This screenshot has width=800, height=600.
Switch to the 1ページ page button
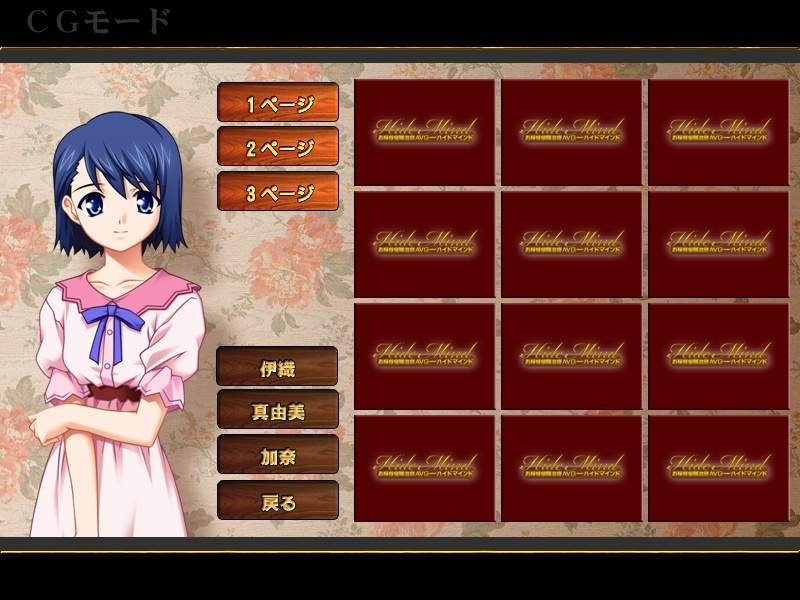(x=278, y=103)
